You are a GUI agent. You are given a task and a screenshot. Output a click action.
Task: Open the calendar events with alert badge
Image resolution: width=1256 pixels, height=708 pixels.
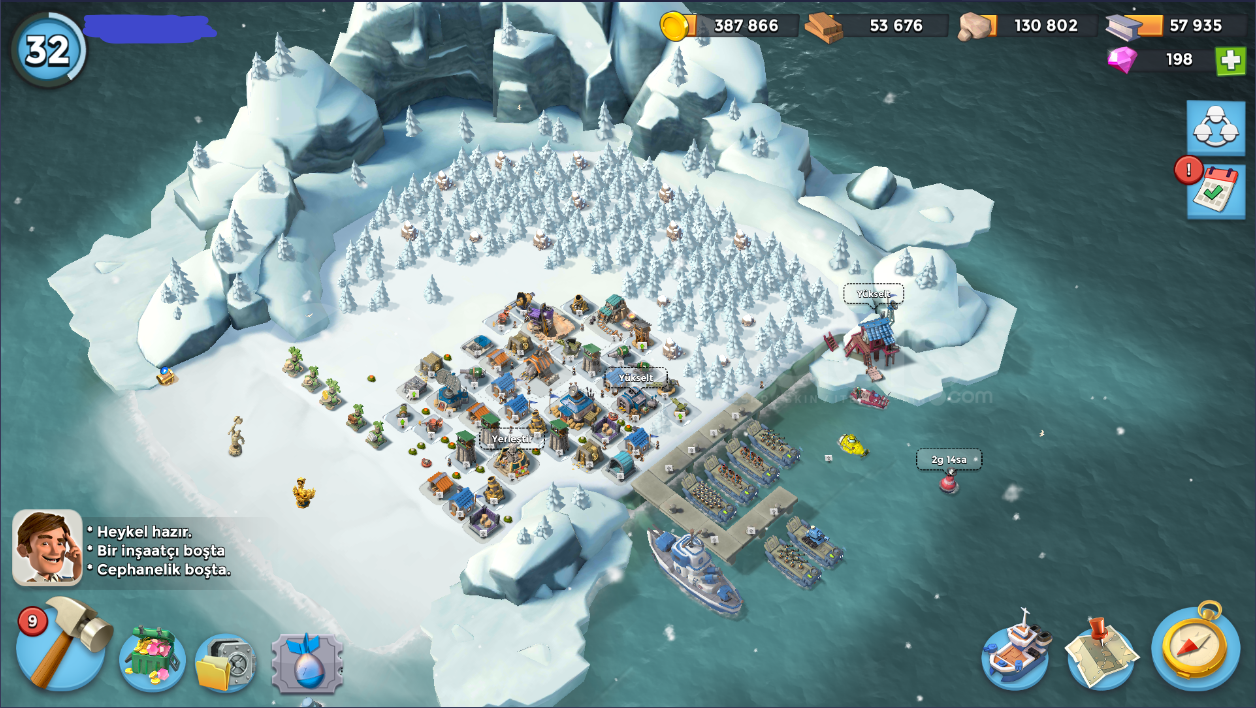click(x=1214, y=190)
